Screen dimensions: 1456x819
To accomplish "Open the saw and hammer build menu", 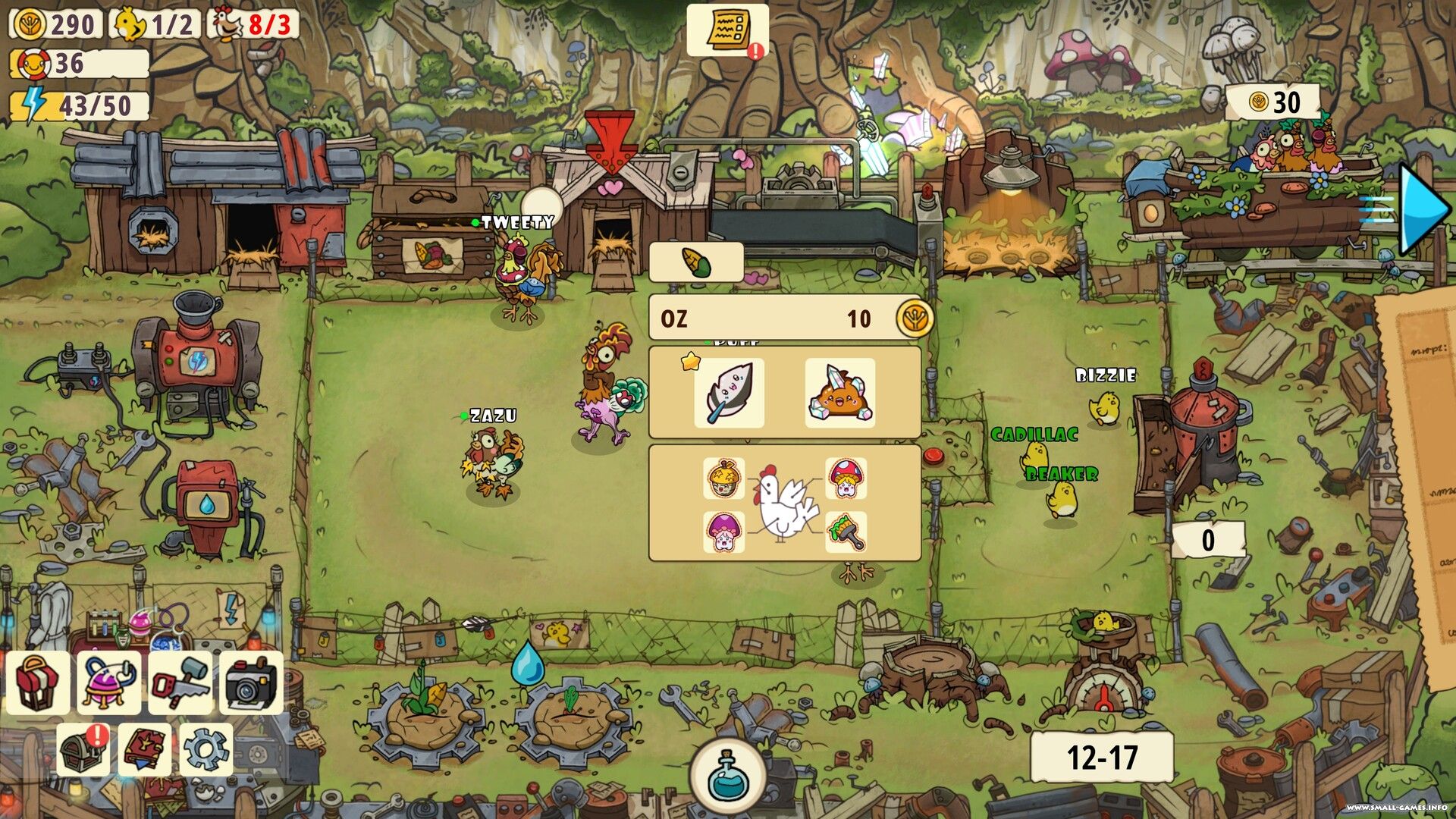I will point(180,682).
